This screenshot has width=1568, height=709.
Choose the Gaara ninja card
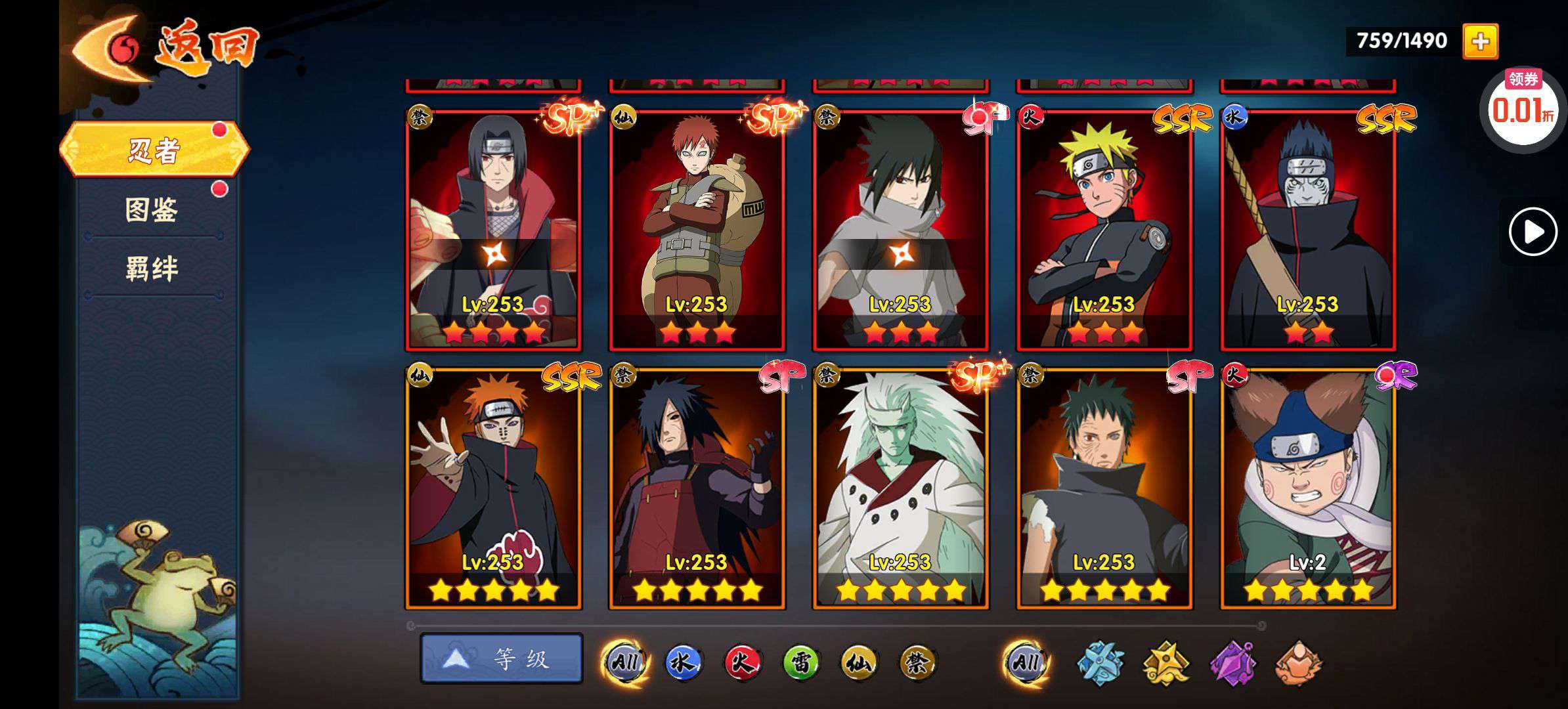pyautogui.click(x=697, y=230)
